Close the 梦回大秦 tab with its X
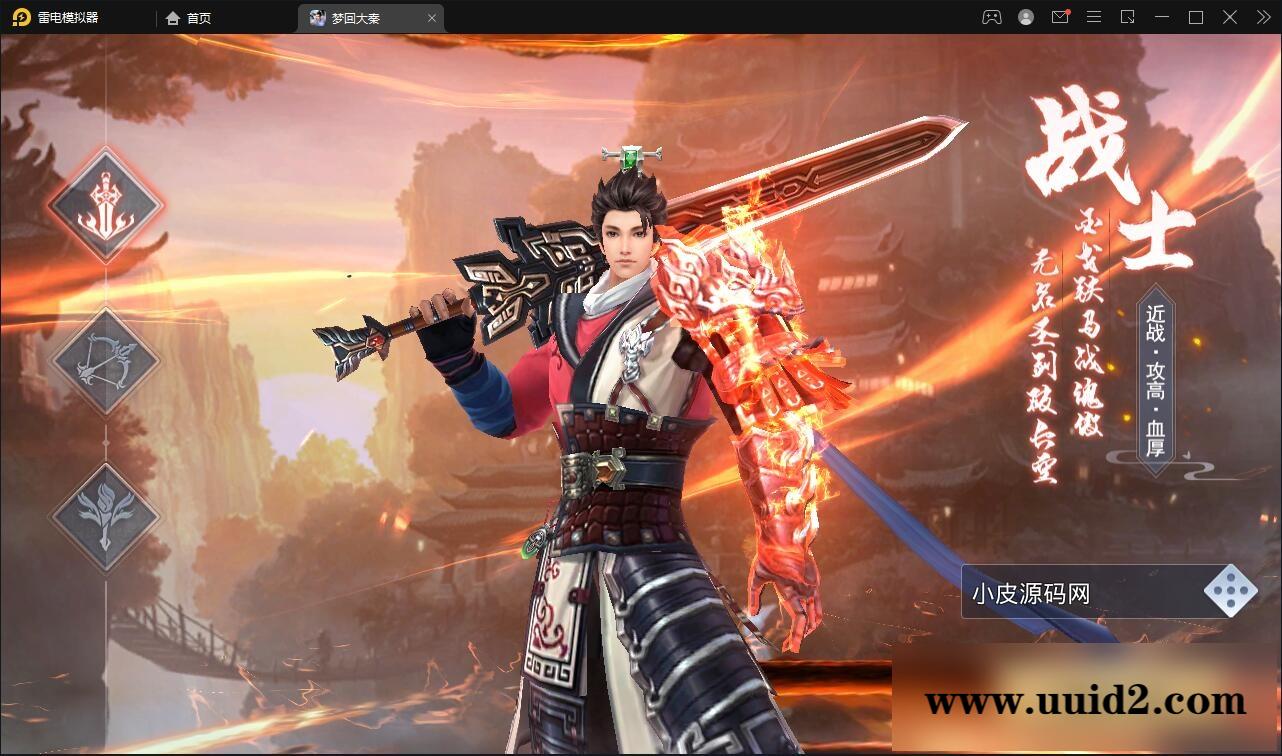Screen dimensions: 1282x756 pyautogui.click(x=432, y=17)
